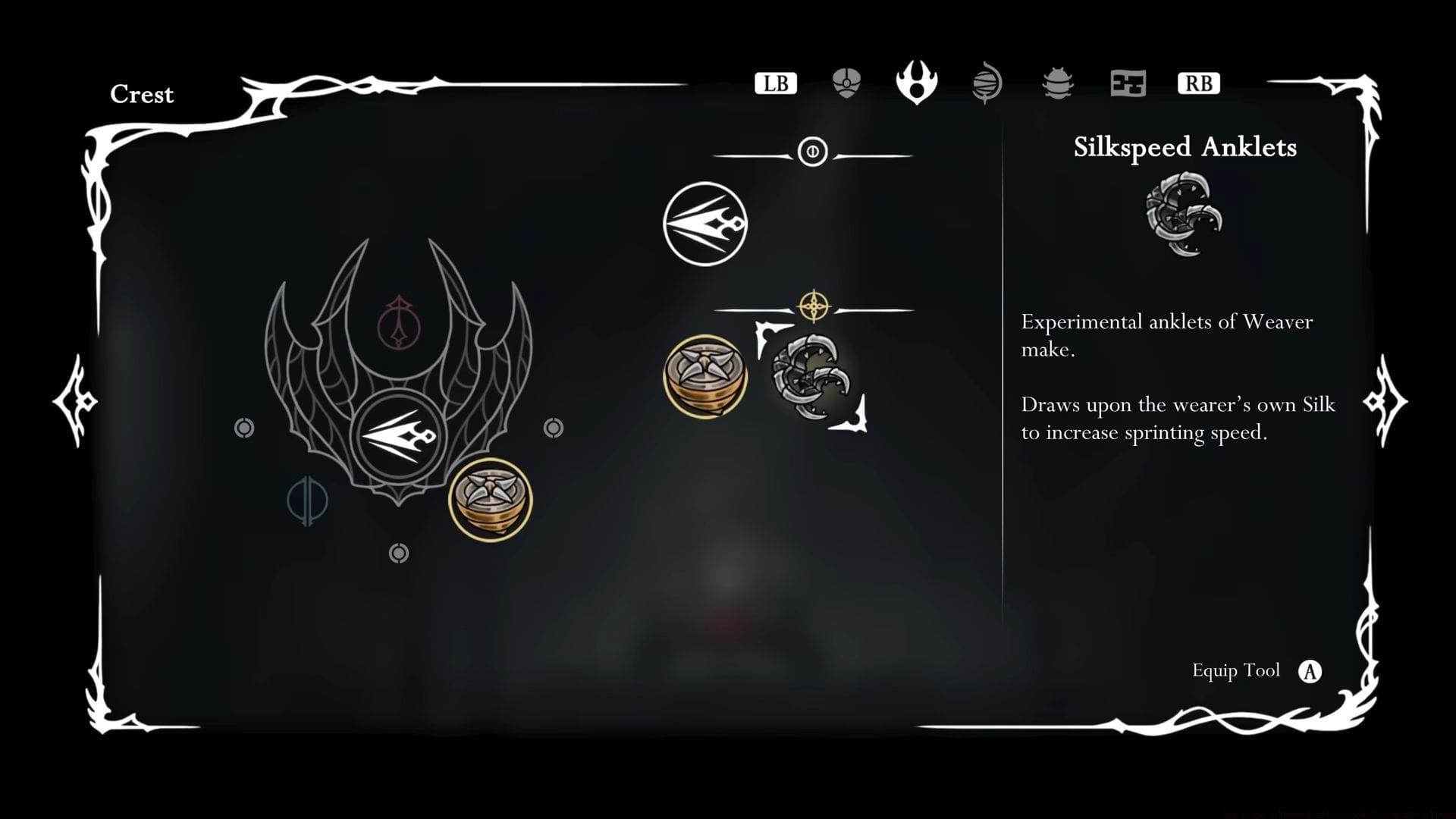Select the silk spool tab icon
Image resolution: width=1456 pixels, height=819 pixels.
point(987,83)
